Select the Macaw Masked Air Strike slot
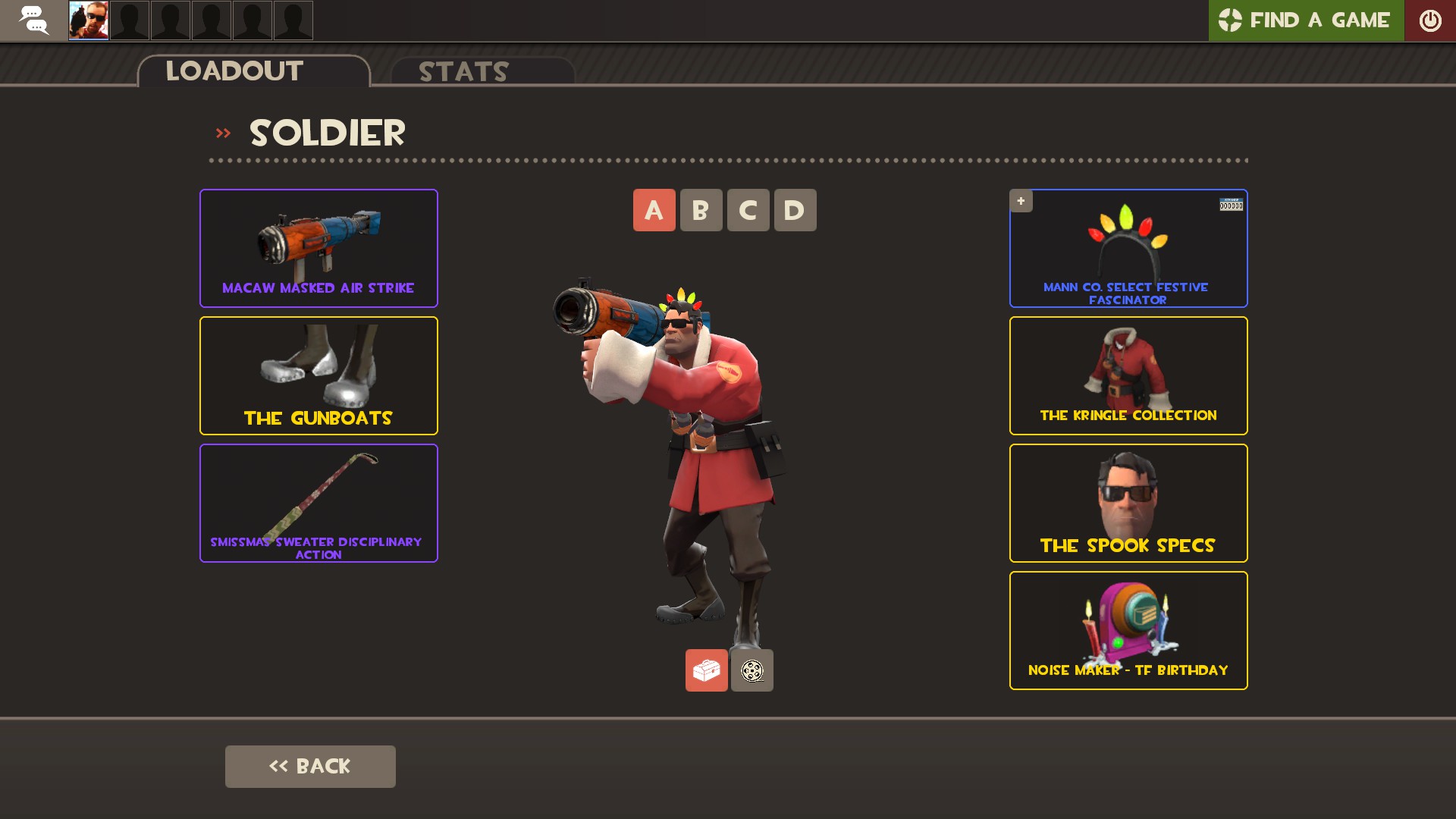Viewport: 1456px width, 819px height. 318,248
